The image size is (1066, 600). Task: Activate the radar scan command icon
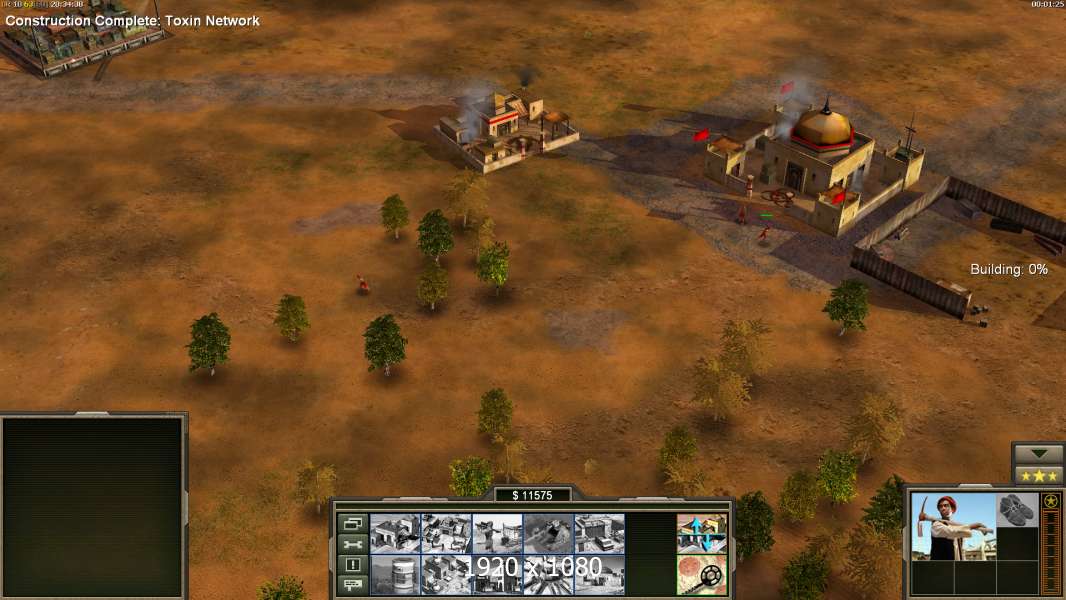coord(701,575)
